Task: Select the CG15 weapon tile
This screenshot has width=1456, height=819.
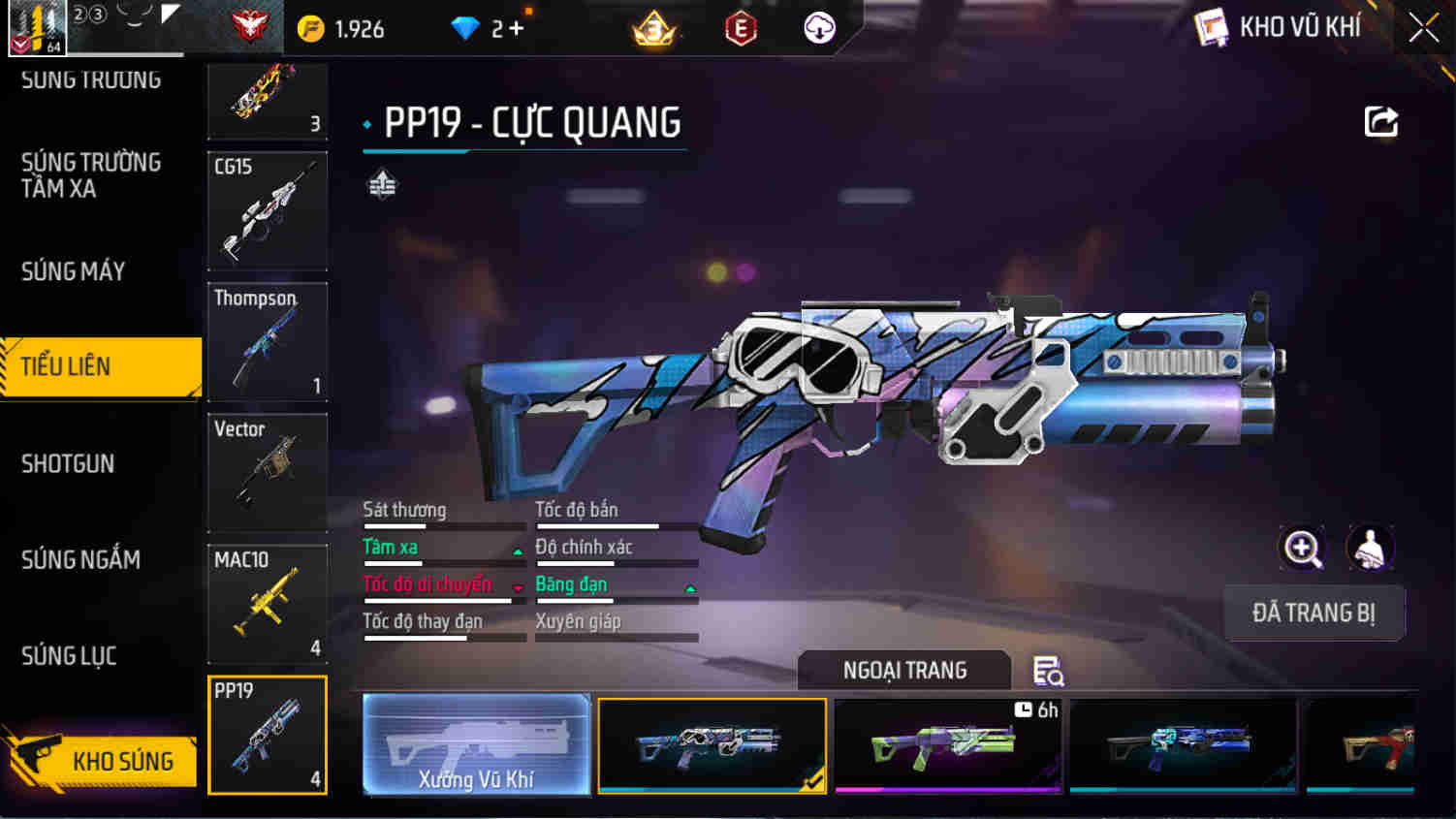Action: (268, 210)
